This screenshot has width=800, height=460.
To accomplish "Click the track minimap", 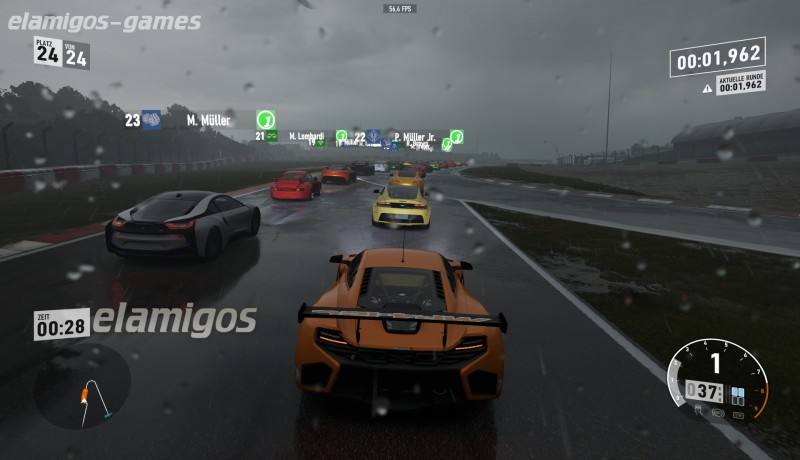I will [x=82, y=386].
